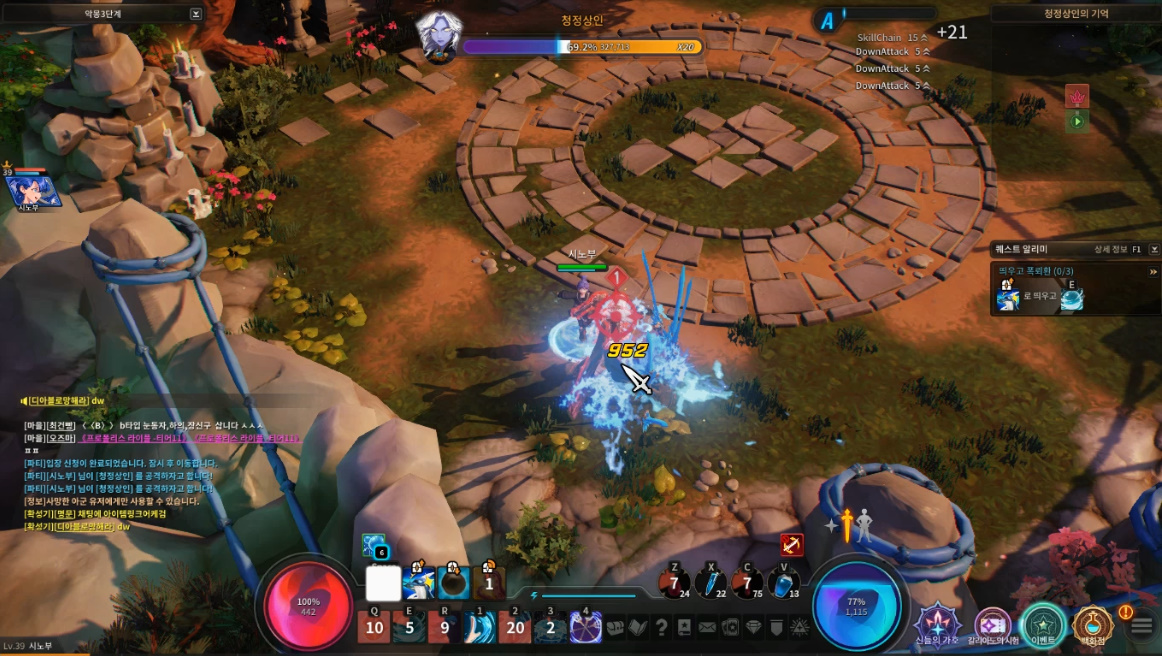Collapse the quest notifier with its arrow button
This screenshot has width=1162, height=656.
point(1154,249)
